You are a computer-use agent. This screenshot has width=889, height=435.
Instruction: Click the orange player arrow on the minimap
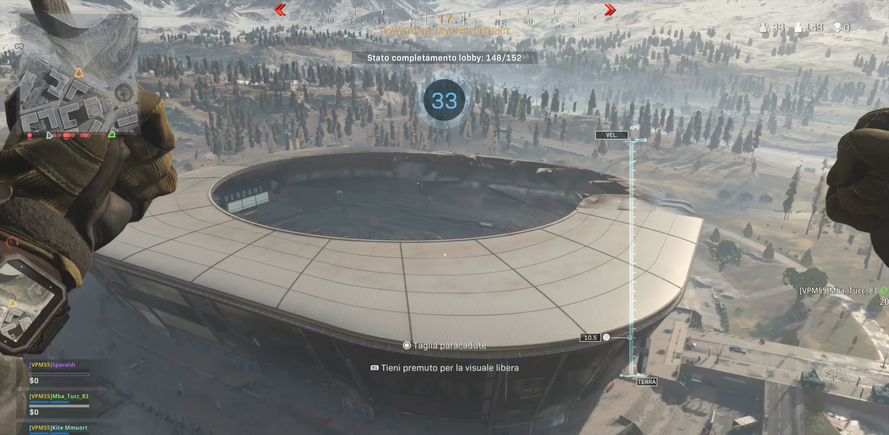pos(78,73)
